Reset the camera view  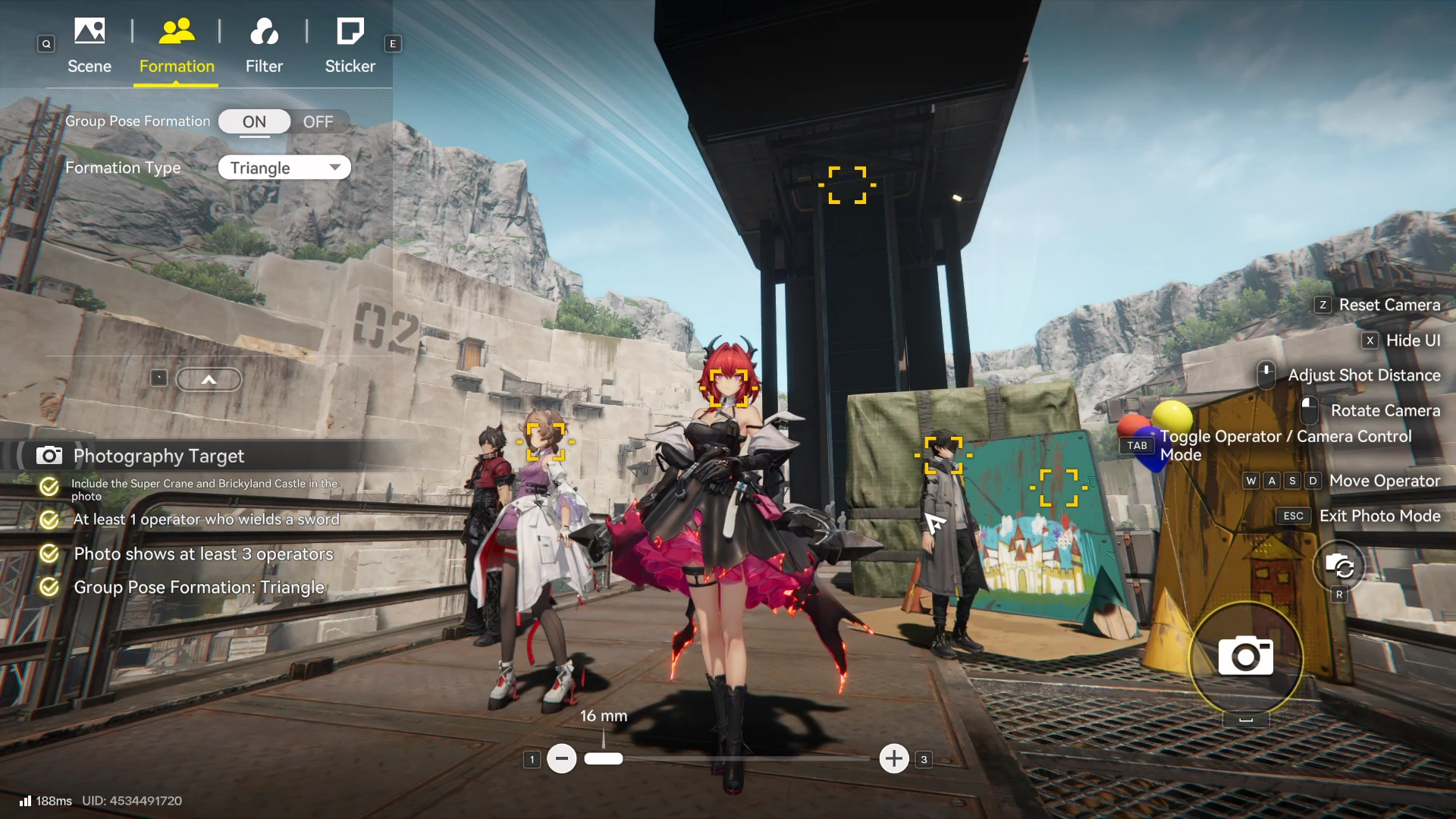[1389, 305]
